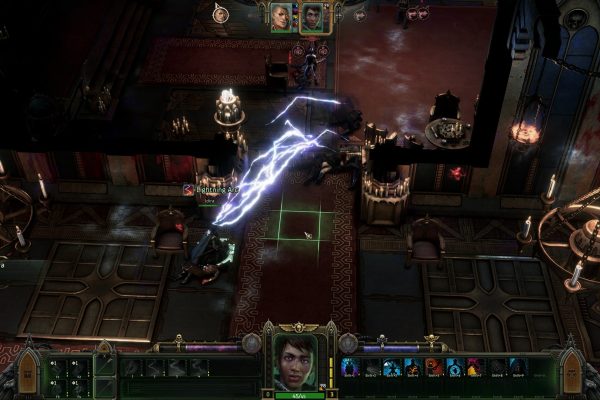Click the round medallion left of the bottom portrait
Viewport: 600px width, 400px height.
click(251, 343)
